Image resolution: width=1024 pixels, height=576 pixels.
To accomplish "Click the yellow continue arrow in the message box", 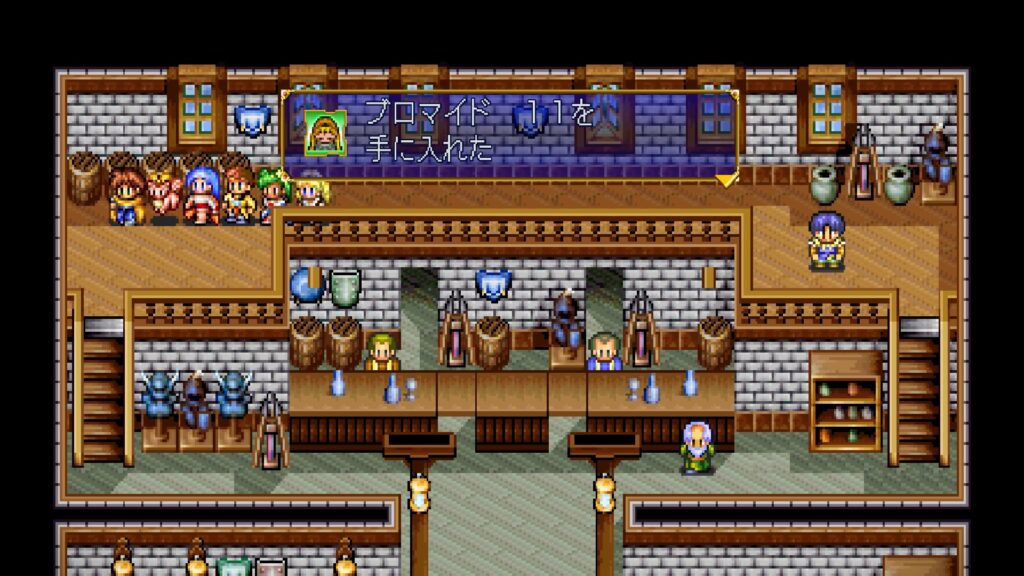I will pyautogui.click(x=726, y=180).
